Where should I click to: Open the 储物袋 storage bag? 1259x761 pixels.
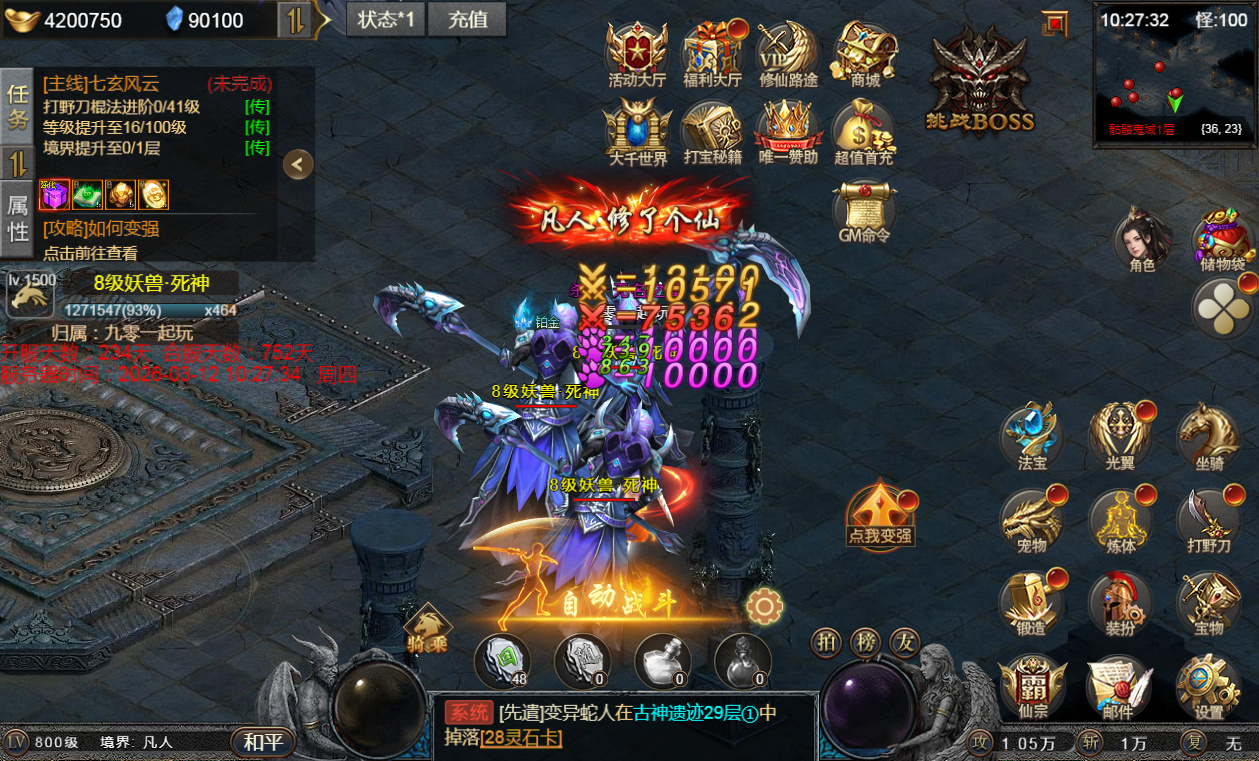[x=1223, y=240]
